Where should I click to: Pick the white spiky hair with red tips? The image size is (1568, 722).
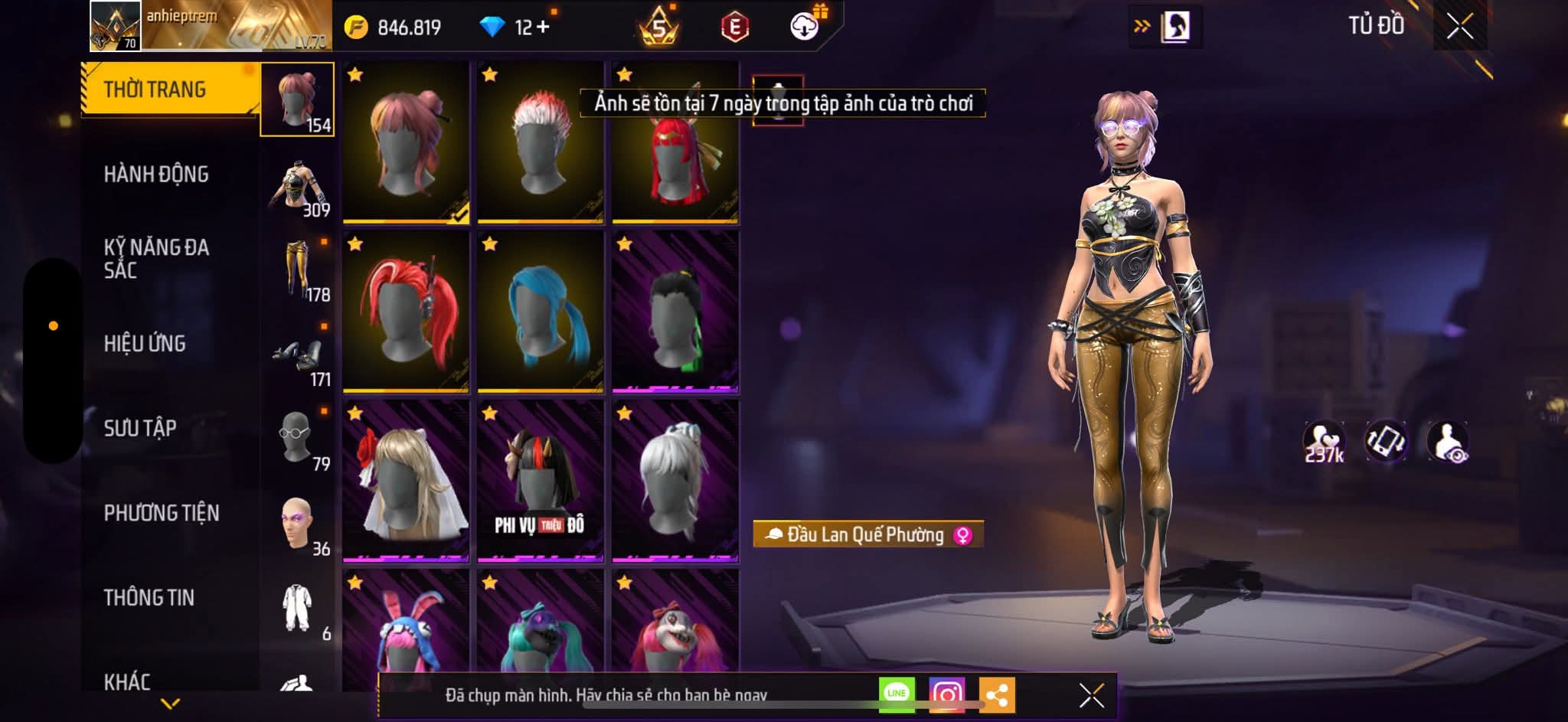point(540,143)
